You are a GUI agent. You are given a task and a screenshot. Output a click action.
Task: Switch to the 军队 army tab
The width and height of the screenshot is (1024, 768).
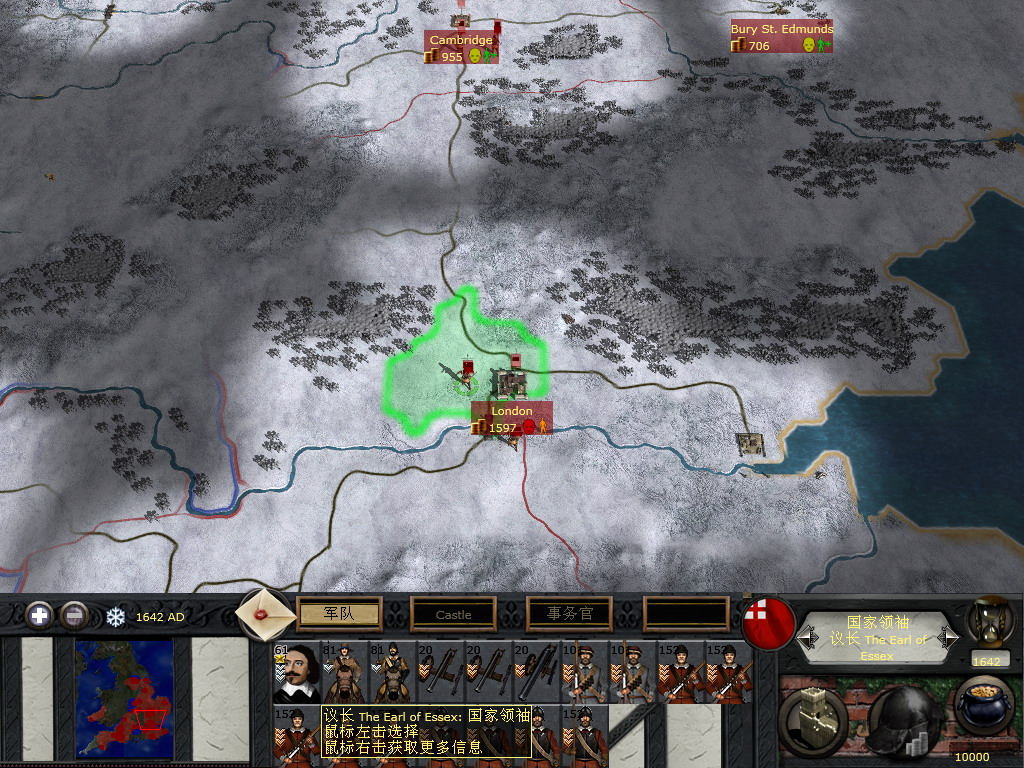click(339, 614)
